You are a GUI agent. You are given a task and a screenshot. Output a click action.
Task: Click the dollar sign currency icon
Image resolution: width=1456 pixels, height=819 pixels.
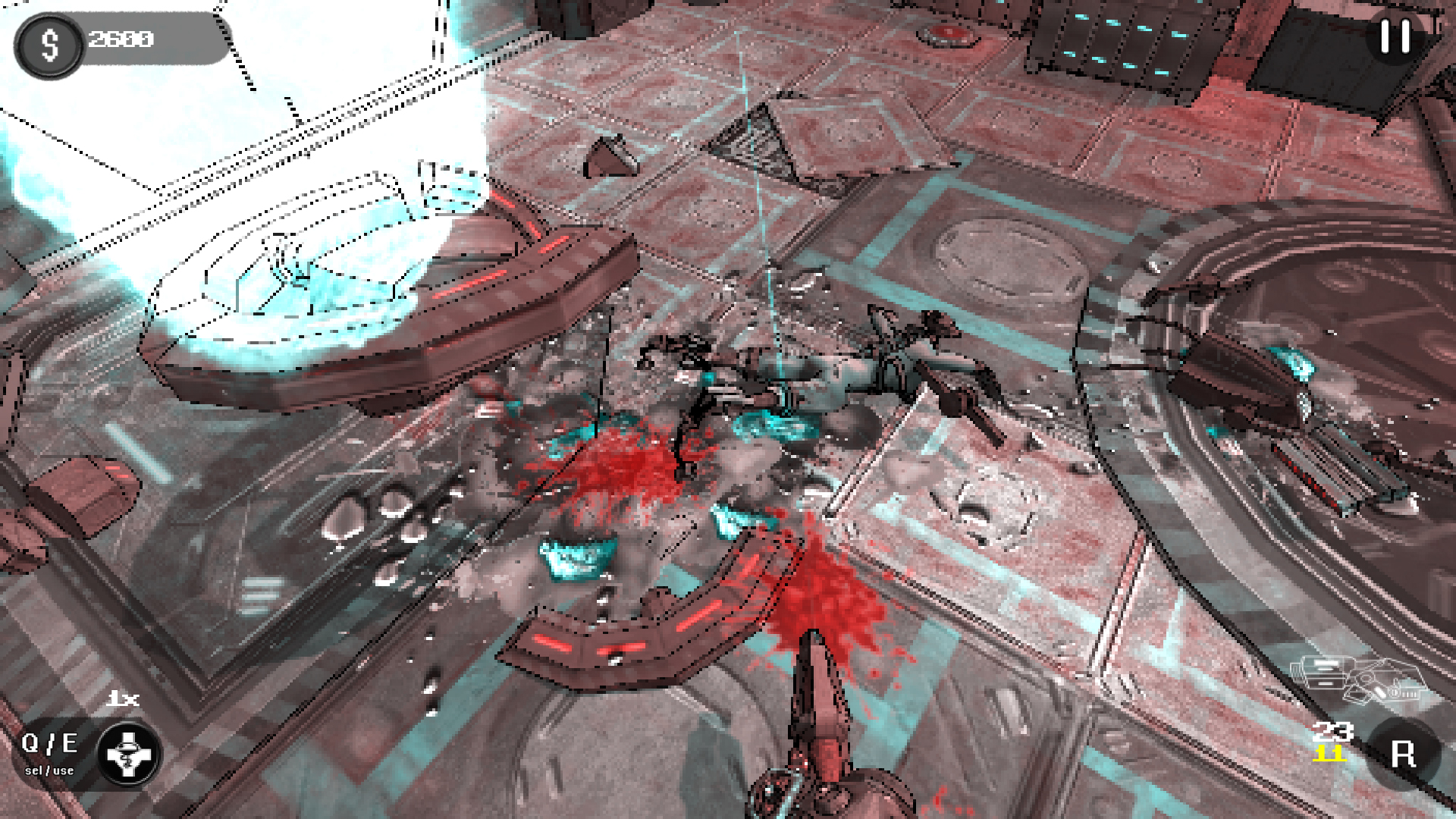coord(50,44)
